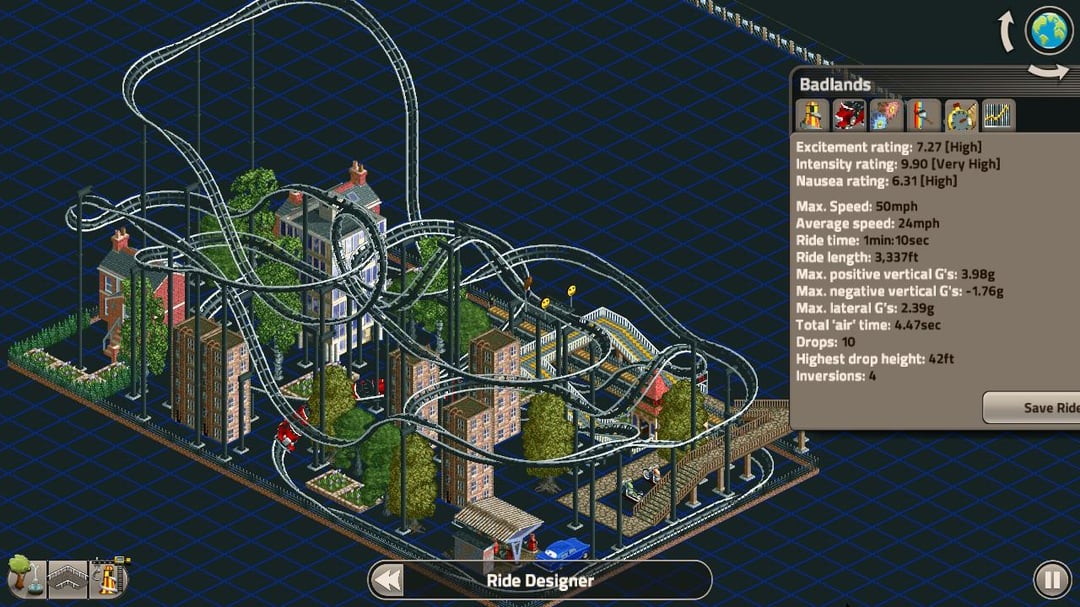
Task: Open the footpath construction tool
Action: (67, 579)
